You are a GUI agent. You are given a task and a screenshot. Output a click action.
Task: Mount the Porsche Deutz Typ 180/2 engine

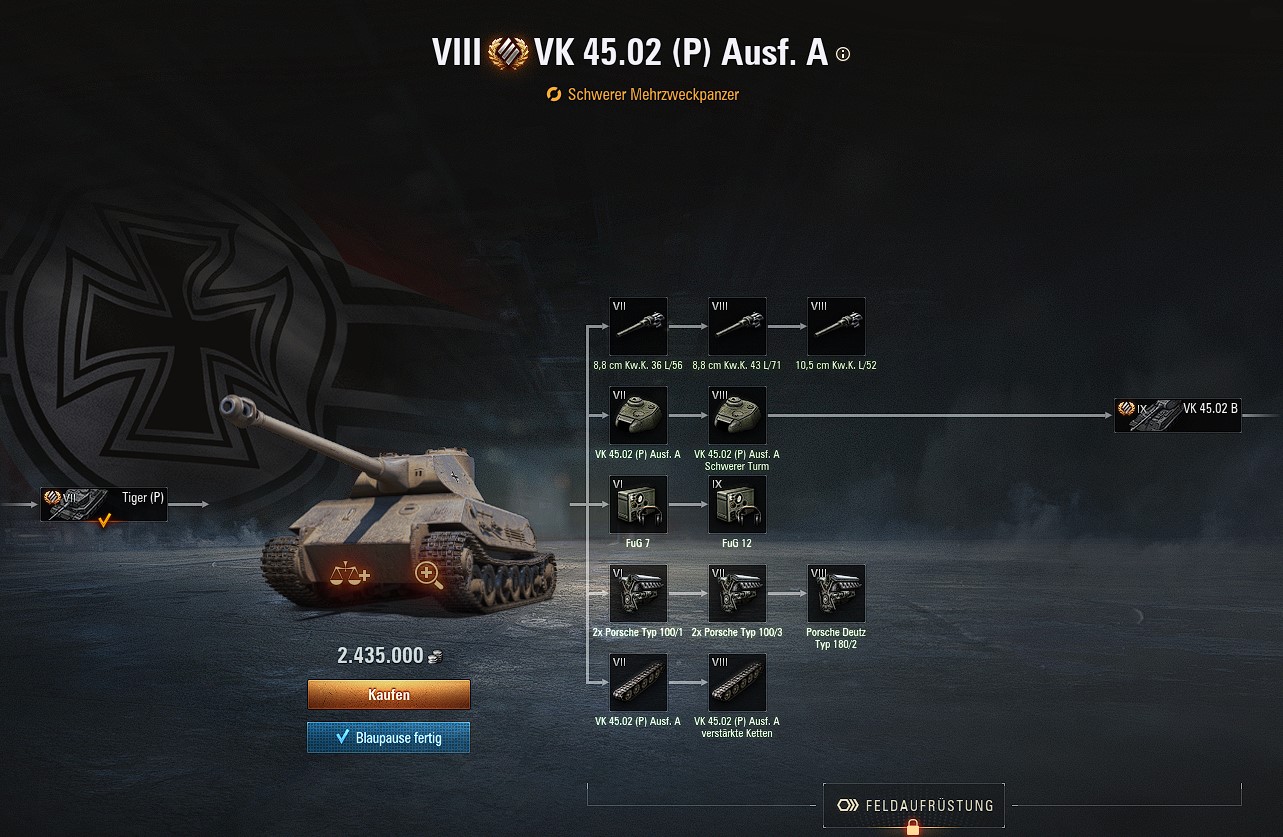836,592
